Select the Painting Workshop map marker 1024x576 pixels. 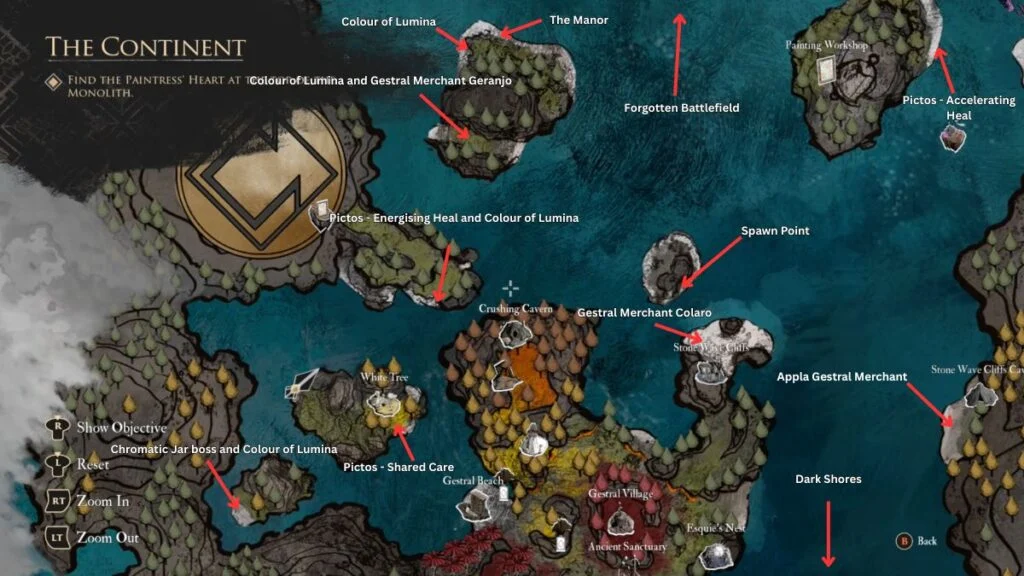[827, 68]
